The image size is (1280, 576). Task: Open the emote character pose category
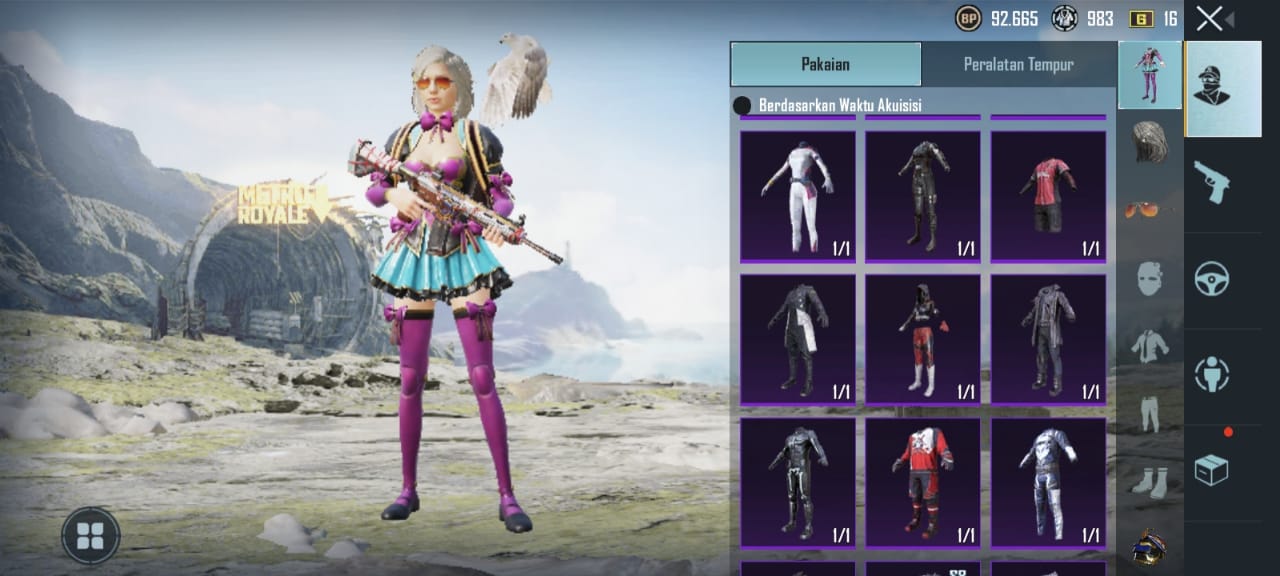[x=1211, y=374]
